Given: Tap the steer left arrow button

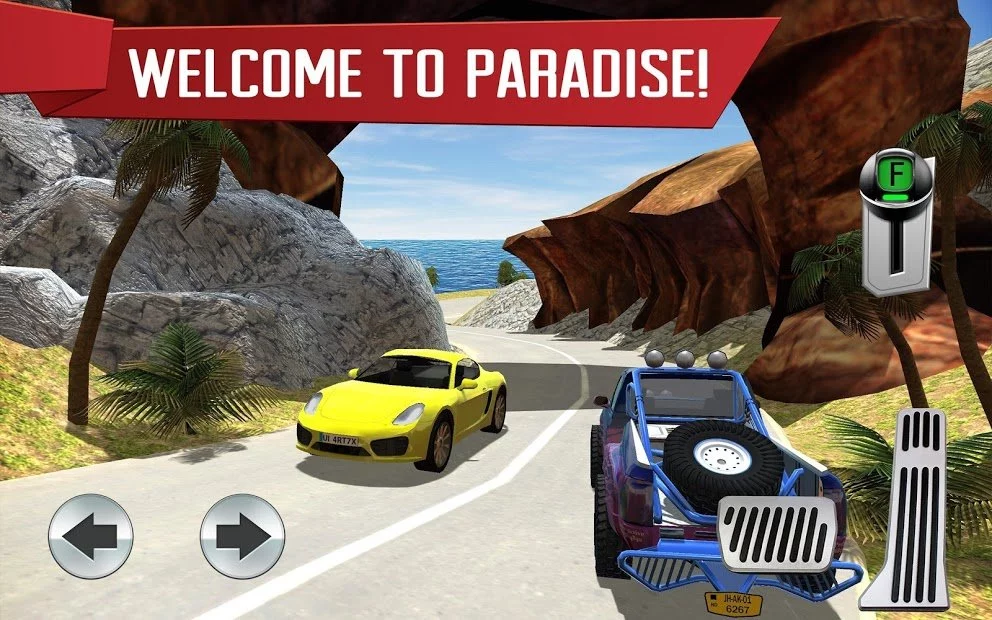Looking at the screenshot, I should (x=91, y=536).
